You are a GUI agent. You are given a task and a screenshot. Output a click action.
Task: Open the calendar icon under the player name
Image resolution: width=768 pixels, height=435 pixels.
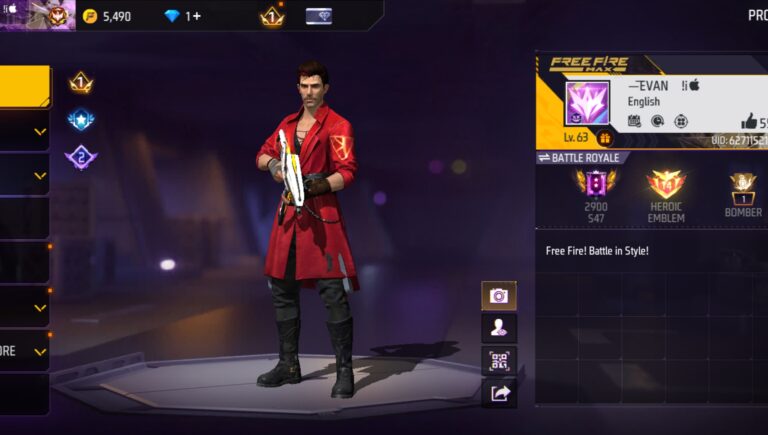(x=634, y=121)
